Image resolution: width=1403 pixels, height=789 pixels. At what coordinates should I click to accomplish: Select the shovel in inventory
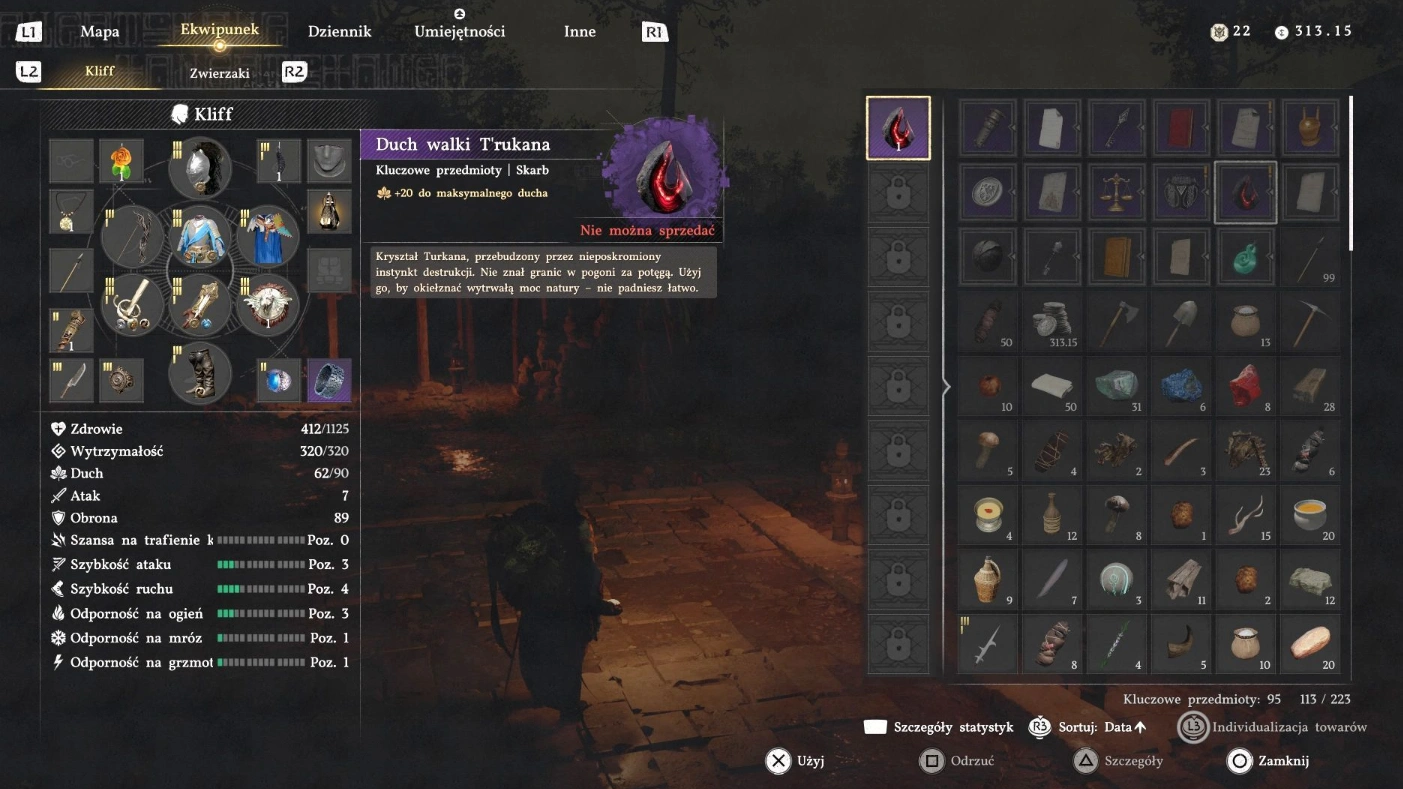tap(1181, 321)
